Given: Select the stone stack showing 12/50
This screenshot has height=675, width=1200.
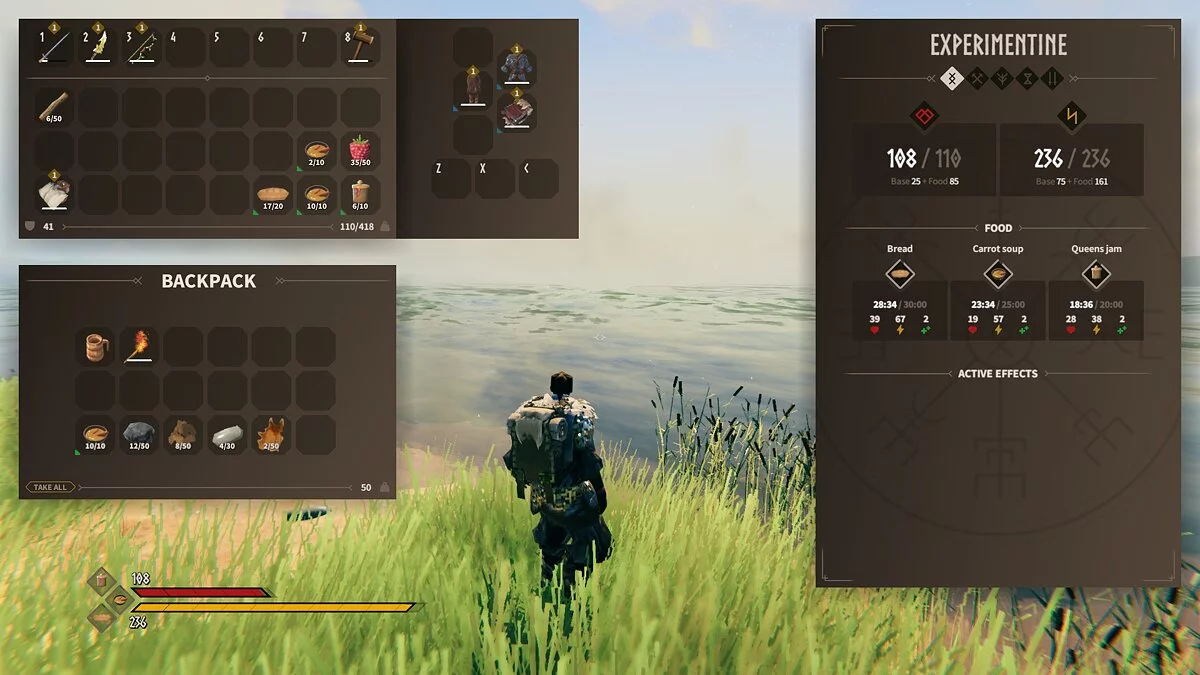Looking at the screenshot, I should pyautogui.click(x=139, y=435).
